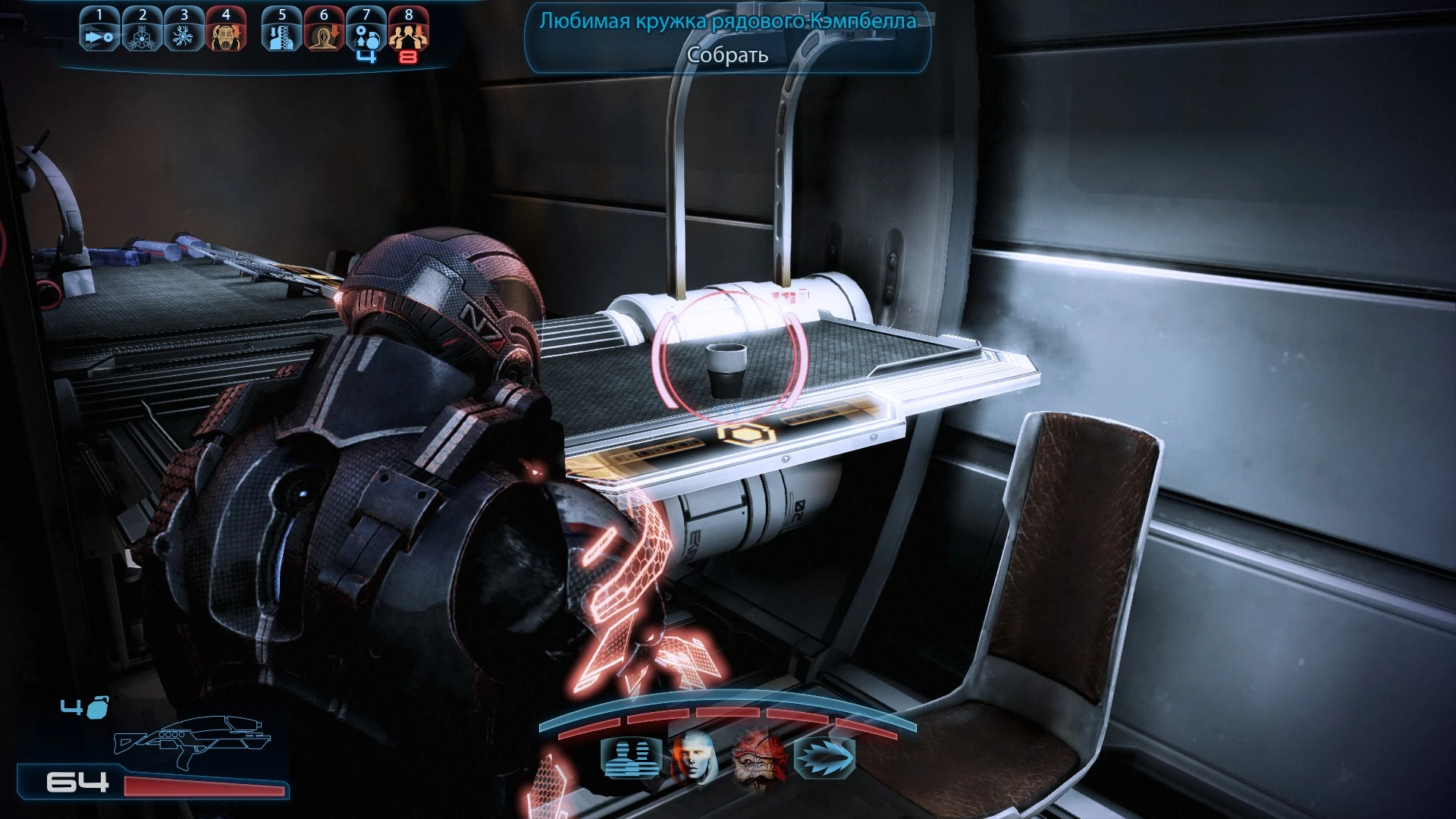The height and width of the screenshot is (819, 1456).
Task: Activate the blue spiked arrow power icon
Action: 824,758
